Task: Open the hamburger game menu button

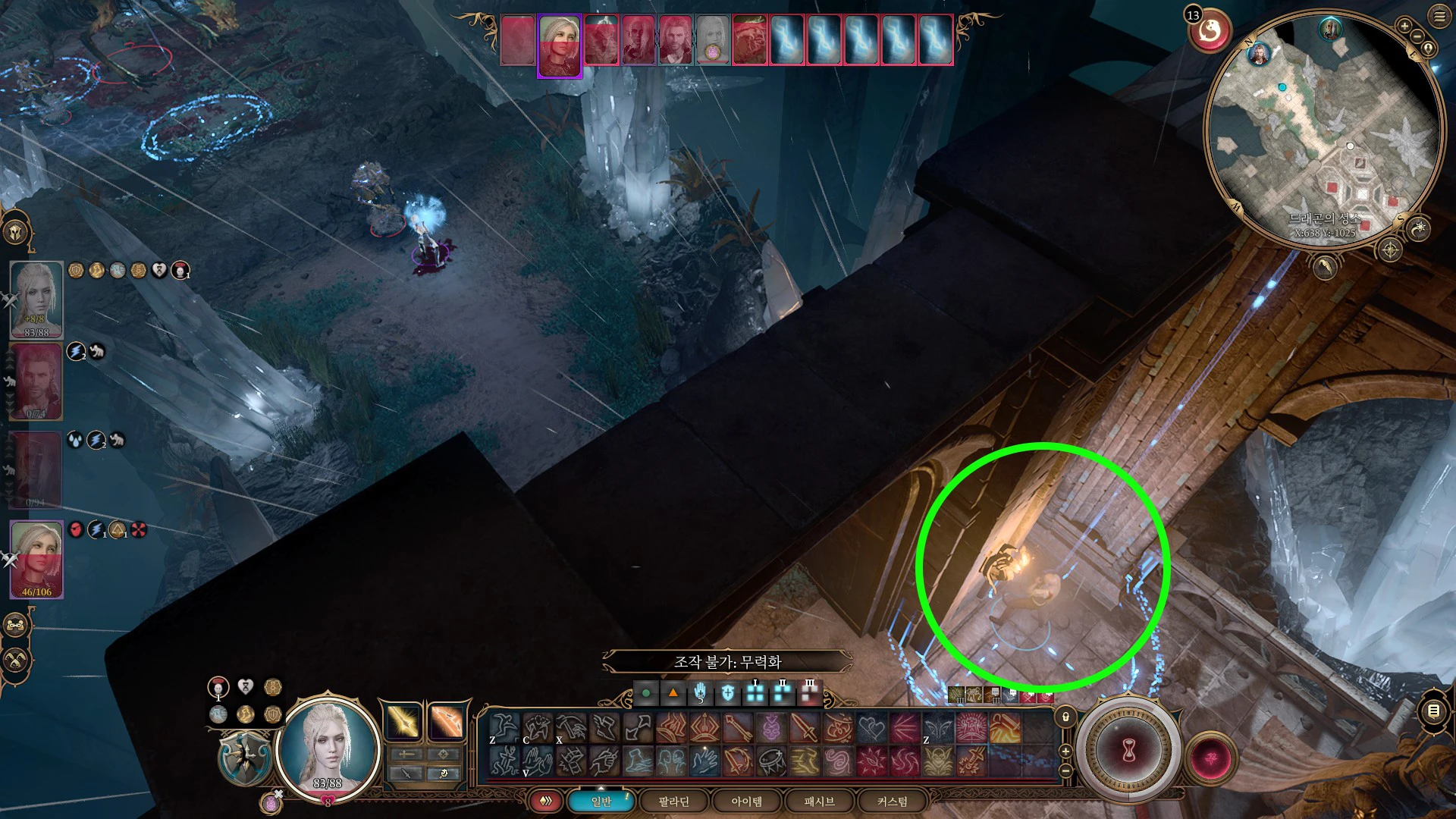Action: (x=1439, y=17)
